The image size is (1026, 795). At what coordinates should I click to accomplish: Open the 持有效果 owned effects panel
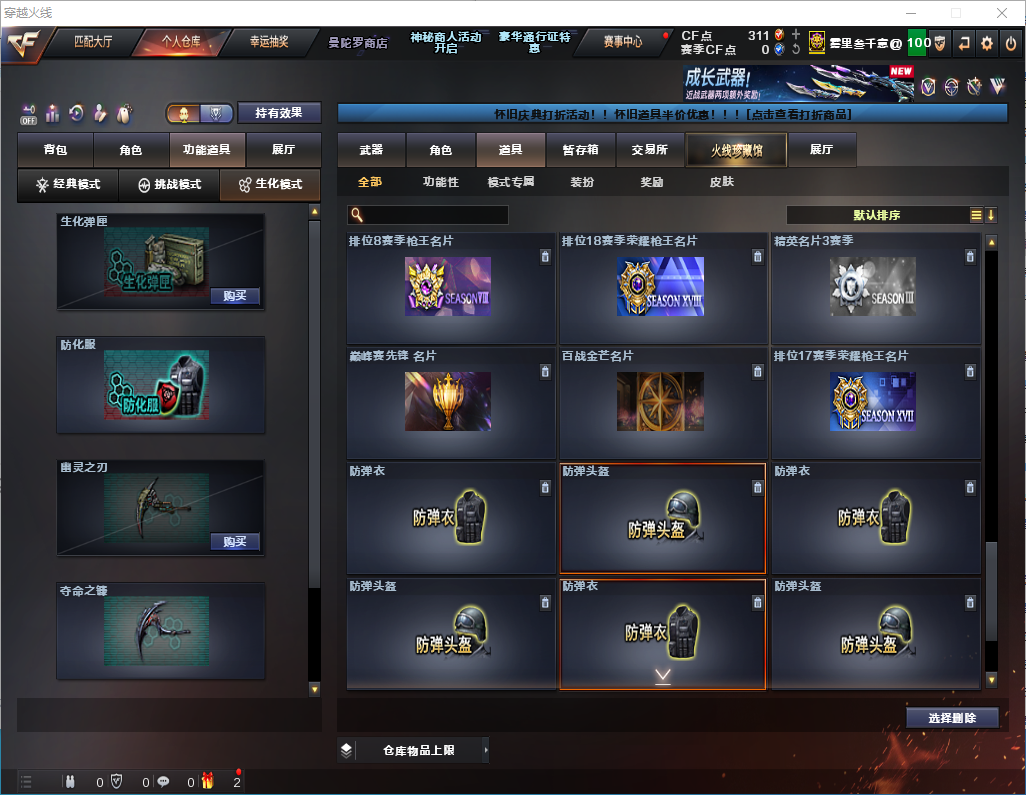[x=278, y=113]
